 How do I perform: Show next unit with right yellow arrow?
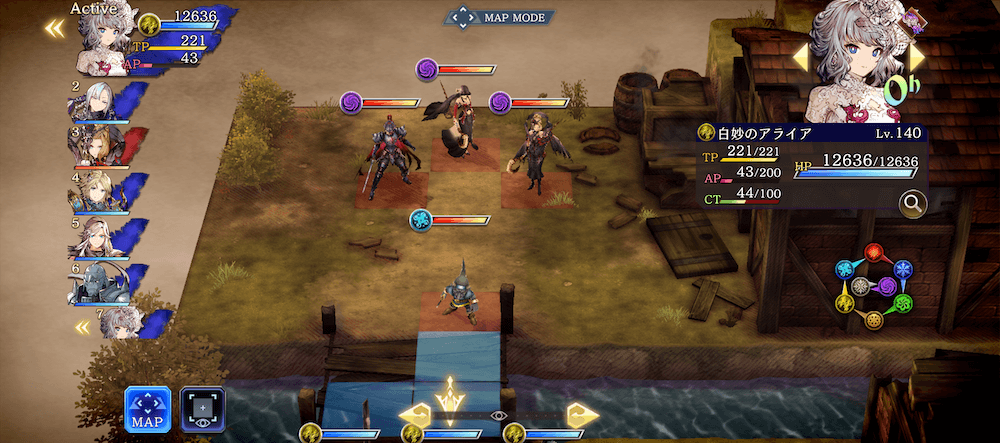[x=916, y=56]
